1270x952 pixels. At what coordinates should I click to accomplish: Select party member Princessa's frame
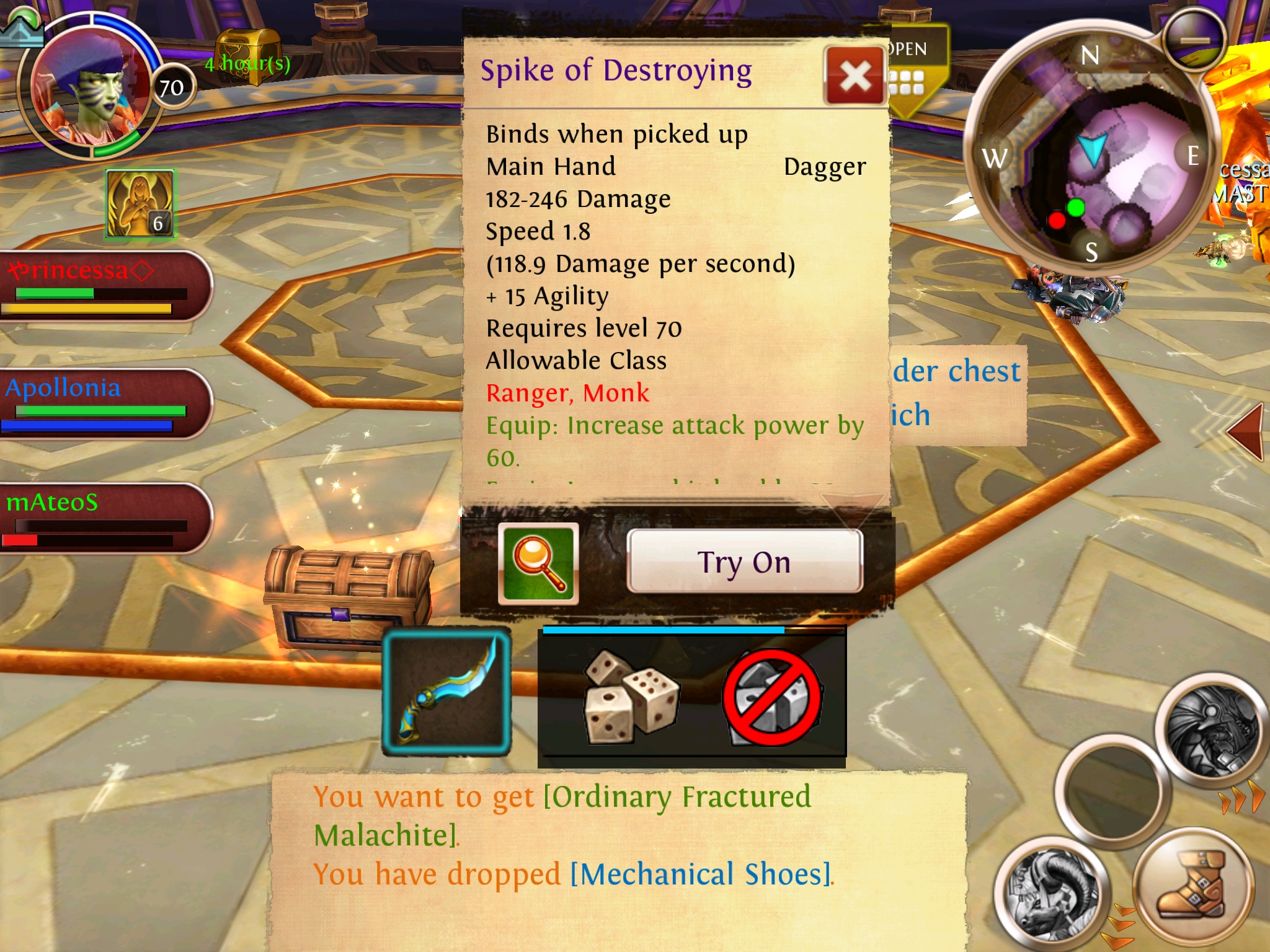pyautogui.click(x=102, y=286)
